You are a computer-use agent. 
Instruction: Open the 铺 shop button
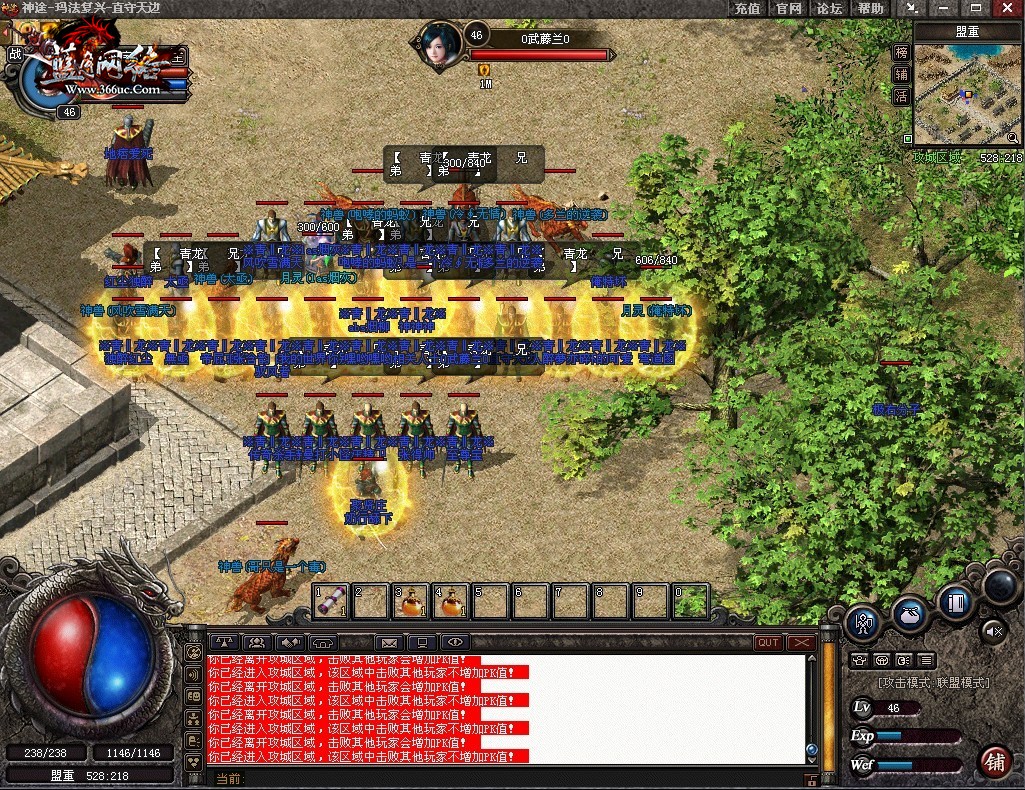coord(995,761)
